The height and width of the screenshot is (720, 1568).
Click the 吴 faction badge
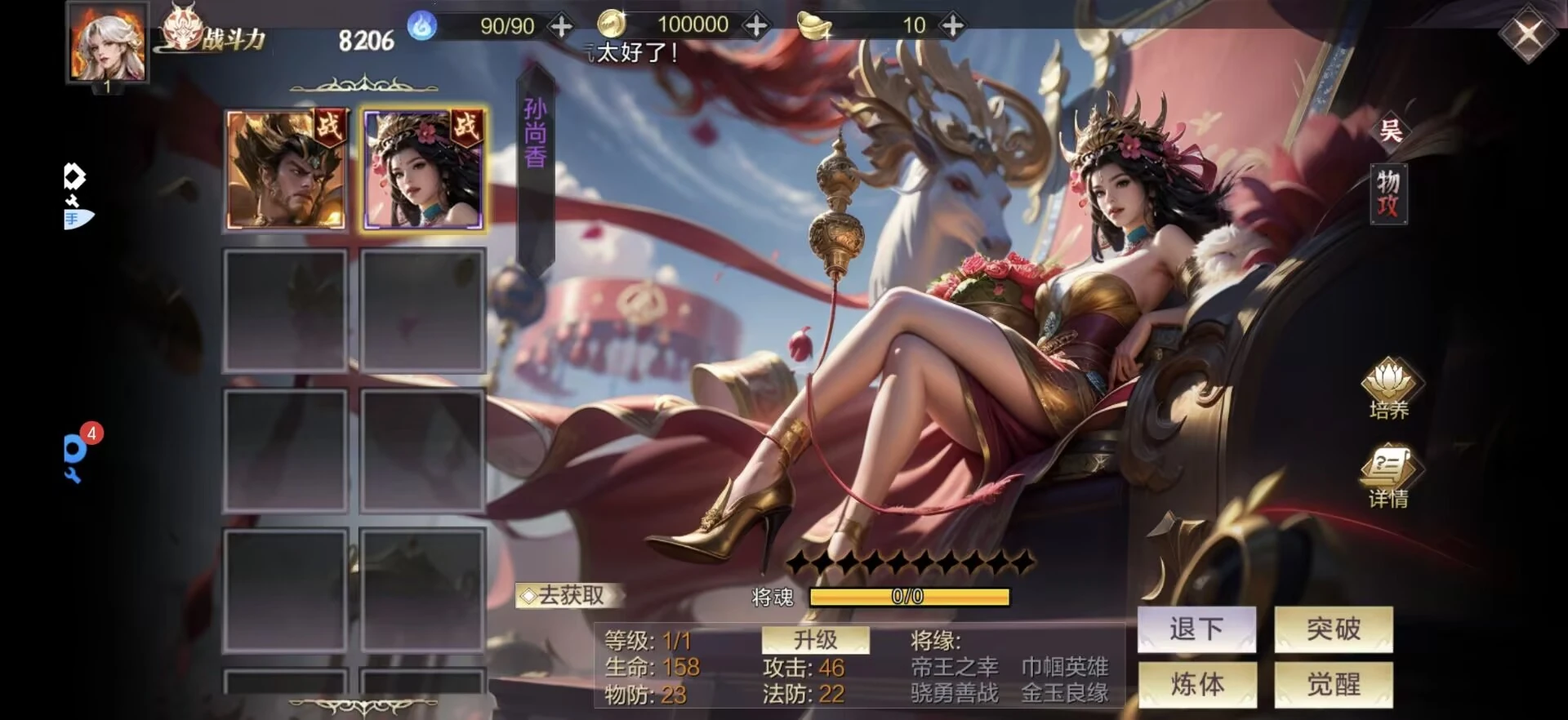(1390, 131)
